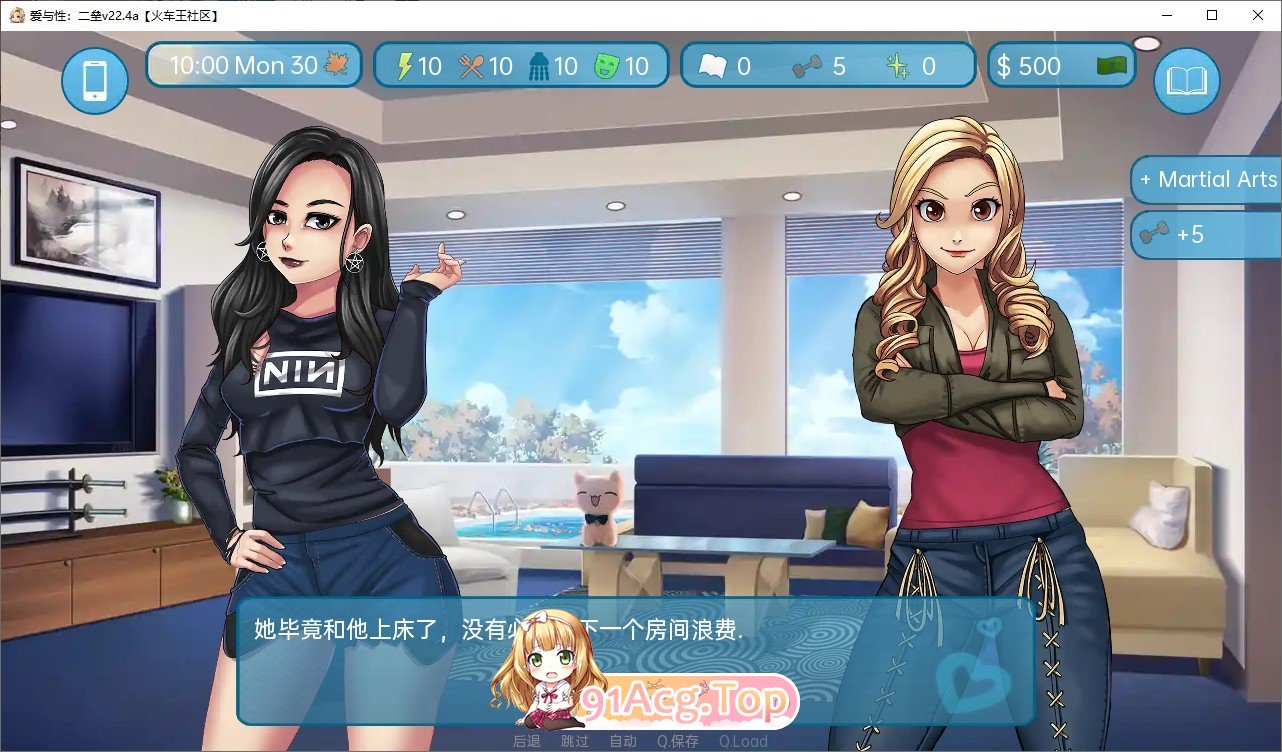
Task: Click 后退 to go back
Action: [x=528, y=741]
